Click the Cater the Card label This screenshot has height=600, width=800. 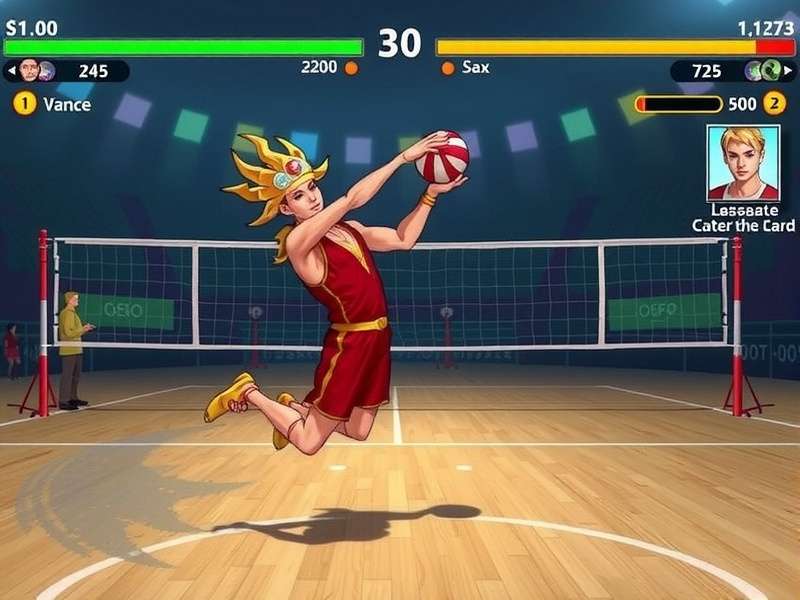tap(743, 226)
